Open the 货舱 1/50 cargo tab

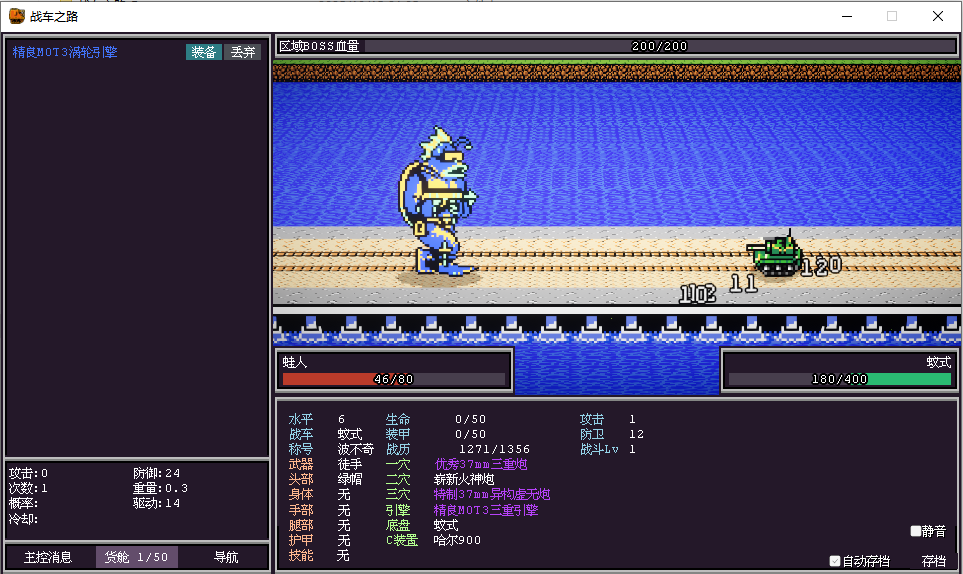pos(137,557)
